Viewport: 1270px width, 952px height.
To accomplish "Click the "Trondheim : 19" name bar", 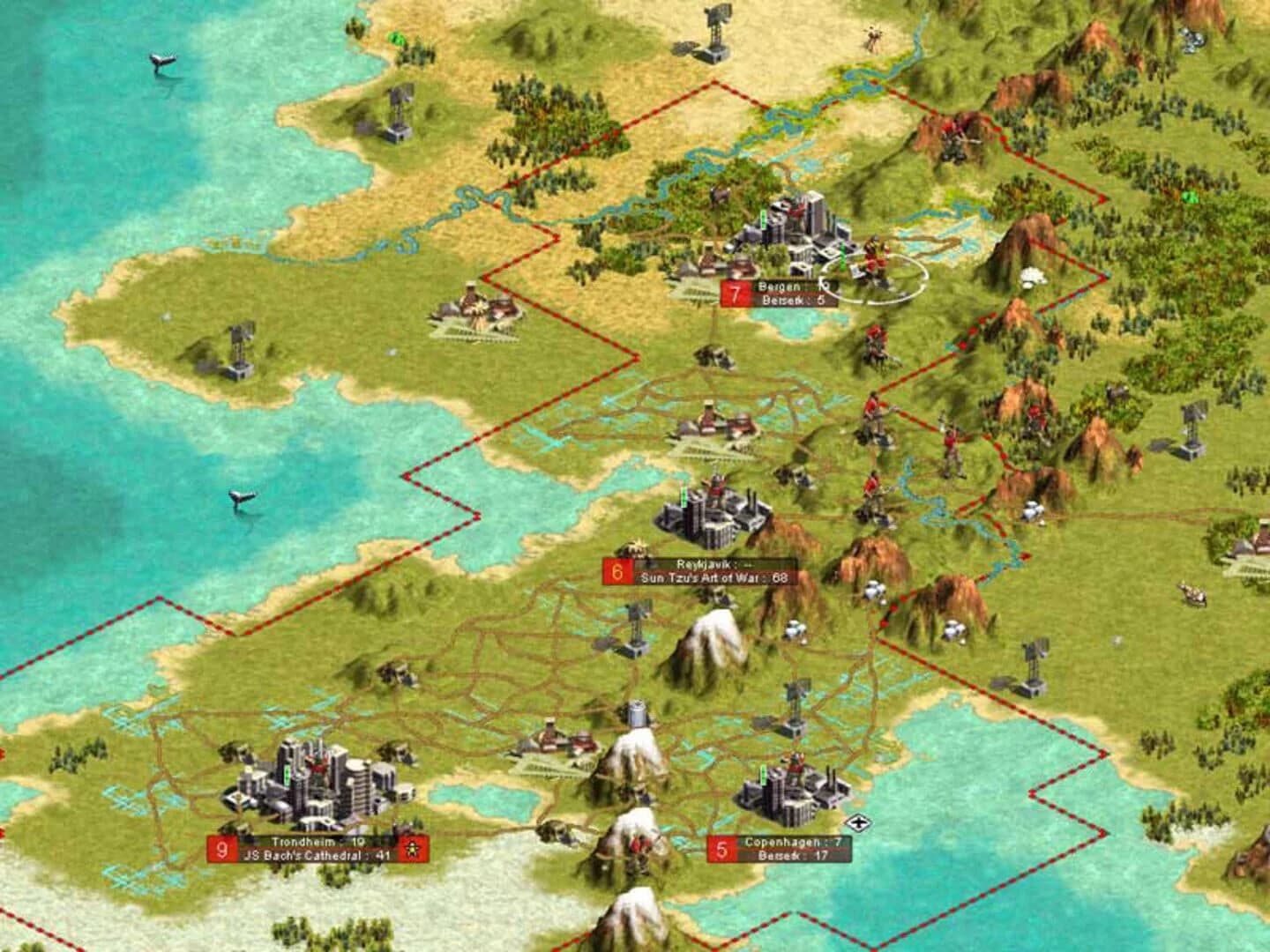I will pos(317,843).
